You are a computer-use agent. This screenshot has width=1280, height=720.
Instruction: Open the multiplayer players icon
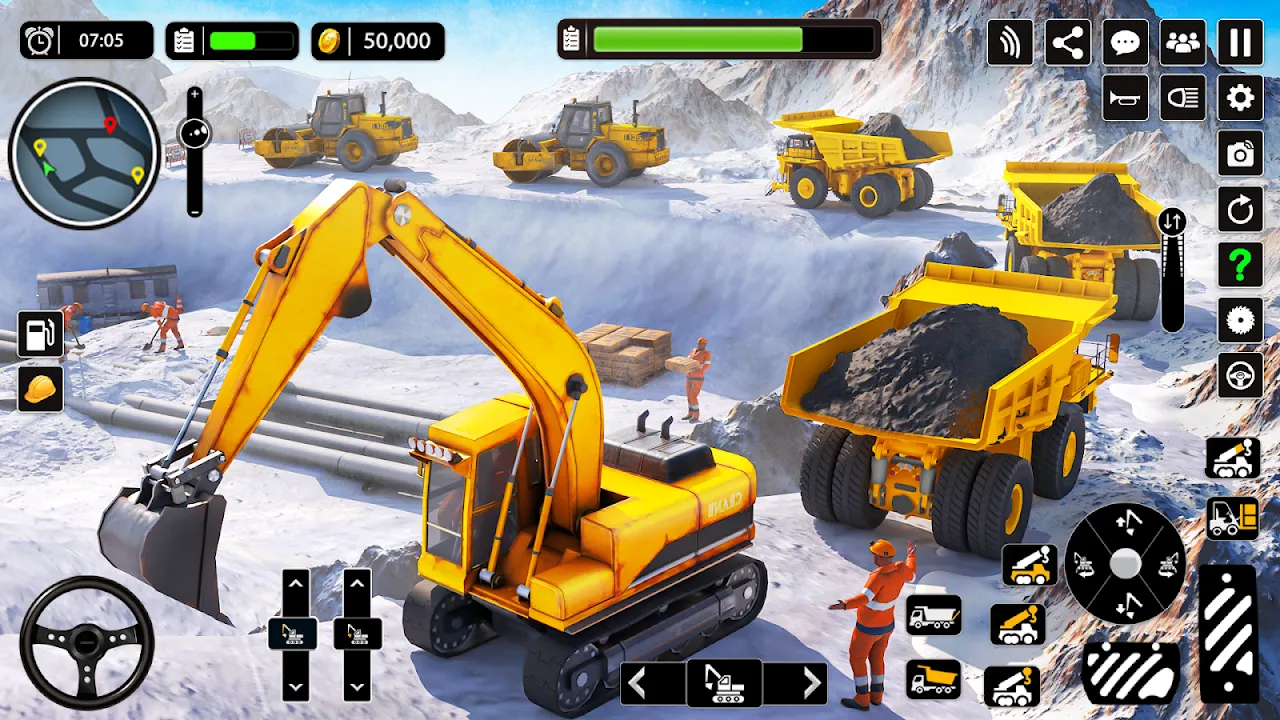pyautogui.click(x=1181, y=41)
